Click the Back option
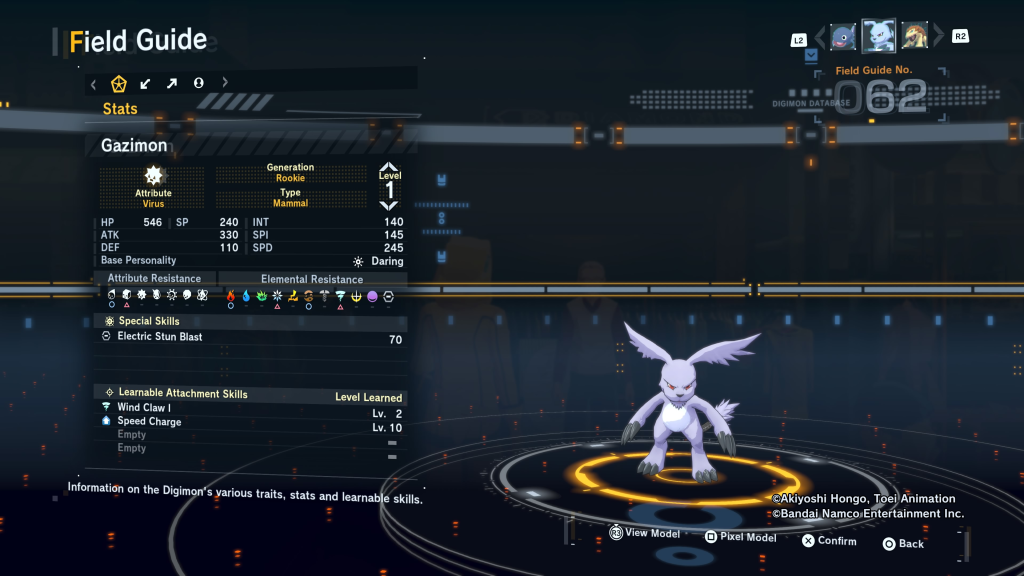The width and height of the screenshot is (1024, 576). pyautogui.click(x=903, y=544)
